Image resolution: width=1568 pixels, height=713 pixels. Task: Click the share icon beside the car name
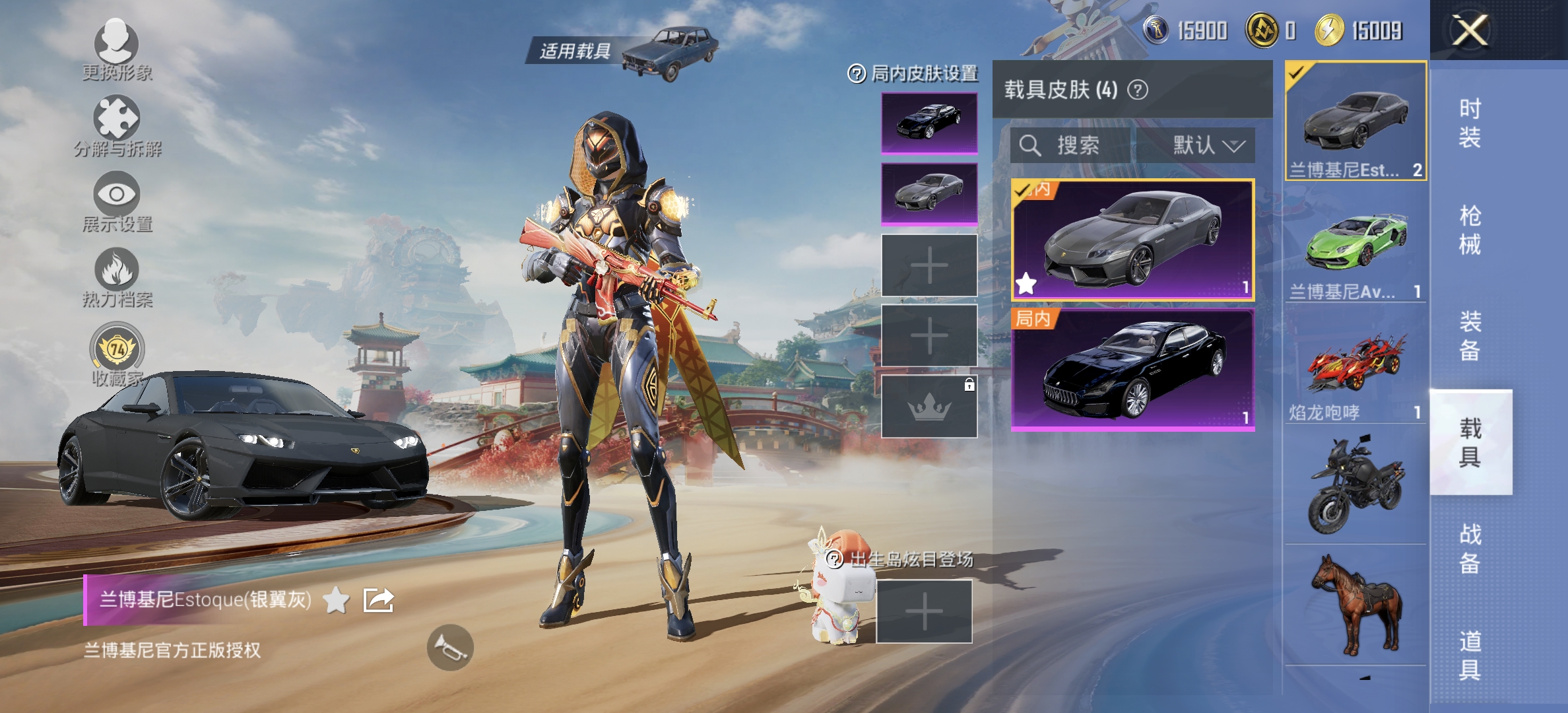point(379,600)
